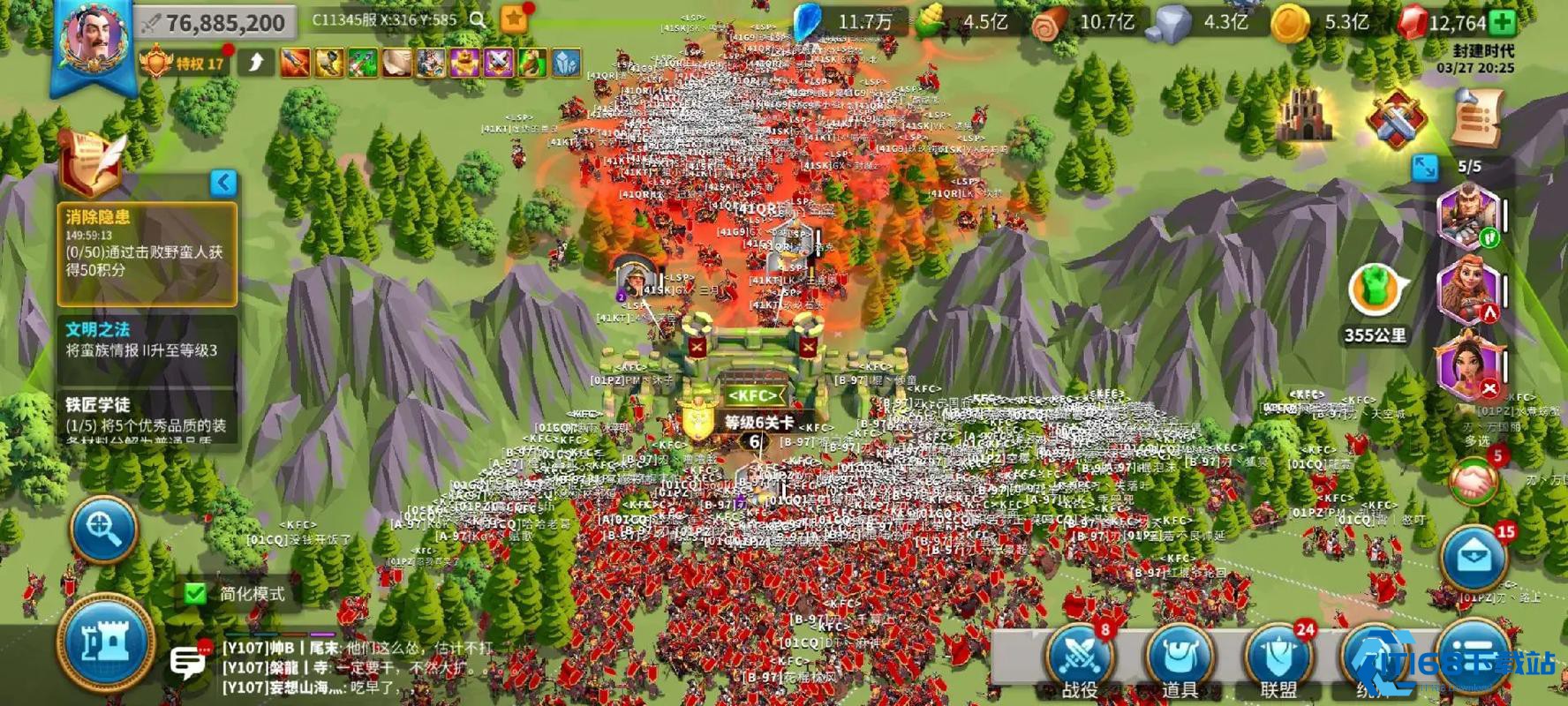
Task: Open the 战役 campaign menu
Action: (x=1080, y=659)
